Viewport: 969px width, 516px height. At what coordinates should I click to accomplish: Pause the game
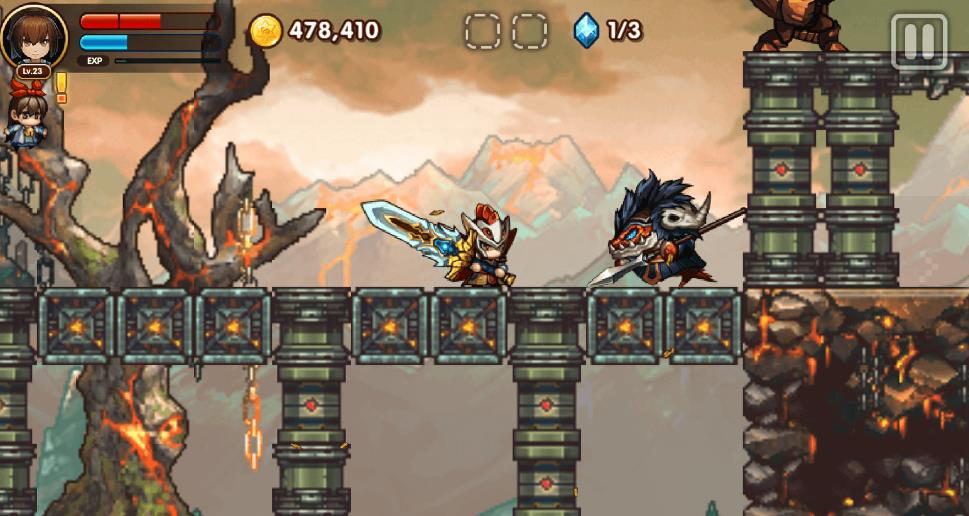pyautogui.click(x=917, y=41)
